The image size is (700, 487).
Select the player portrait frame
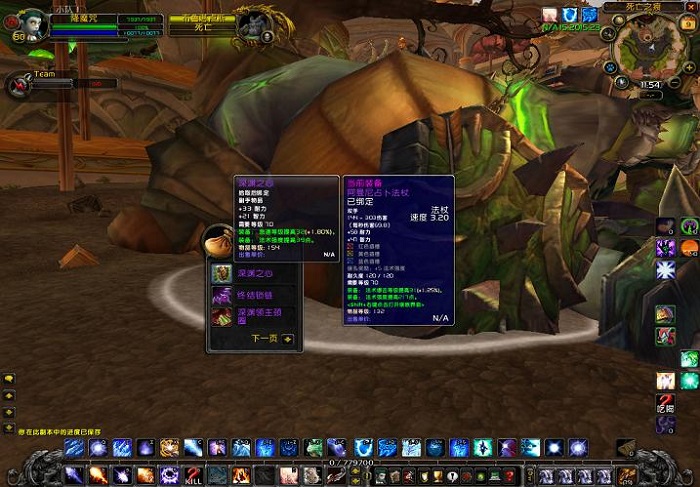[32, 24]
